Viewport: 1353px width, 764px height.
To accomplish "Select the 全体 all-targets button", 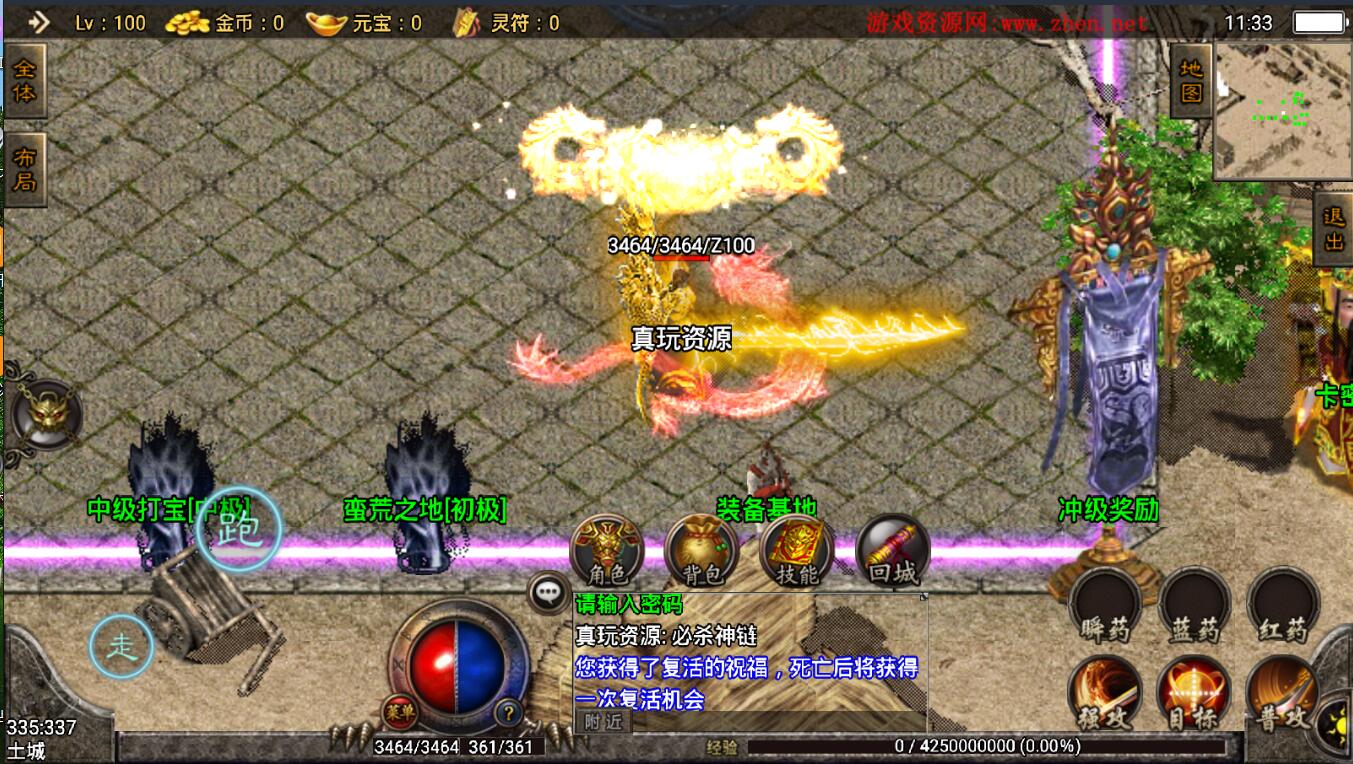I will [24, 81].
